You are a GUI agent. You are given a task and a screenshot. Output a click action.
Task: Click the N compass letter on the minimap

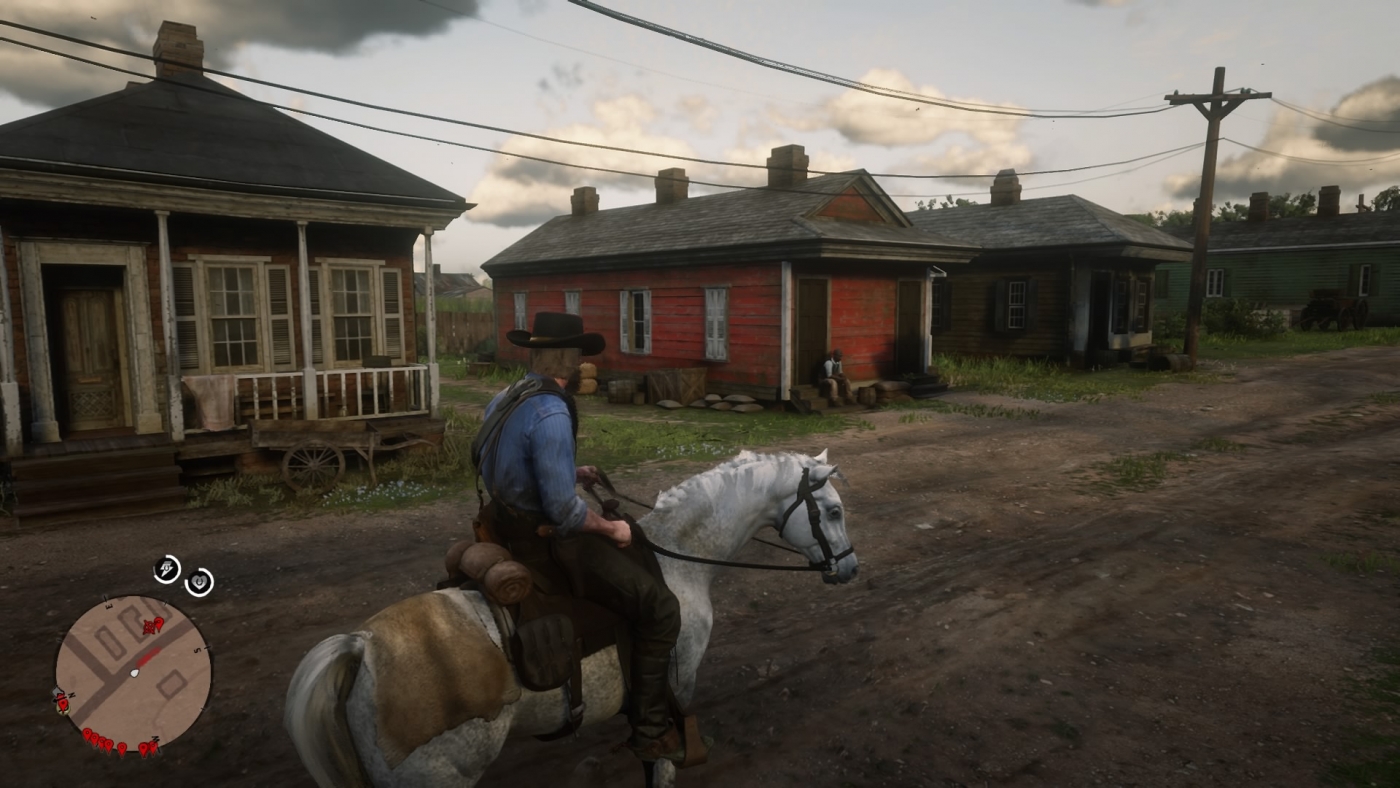[72, 694]
